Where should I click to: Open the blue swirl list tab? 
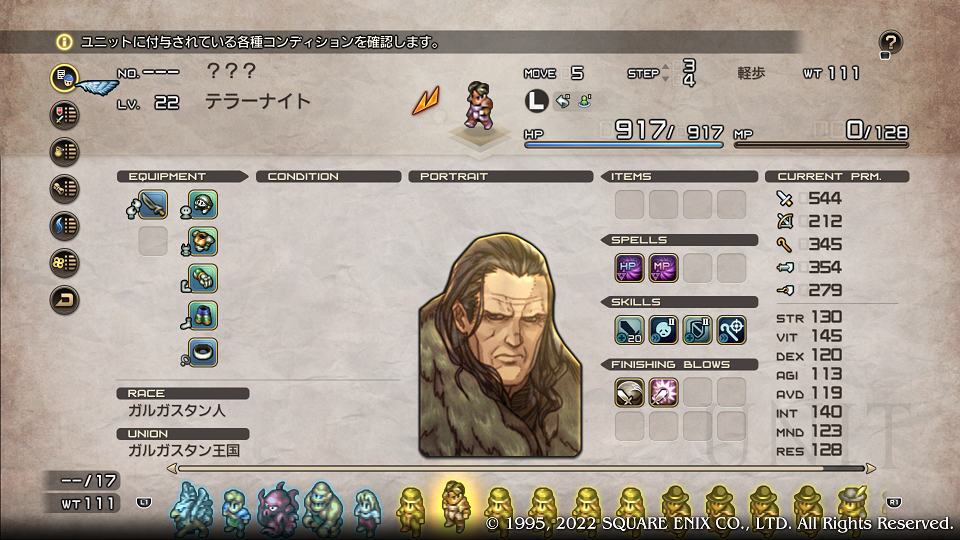pyautogui.click(x=65, y=225)
